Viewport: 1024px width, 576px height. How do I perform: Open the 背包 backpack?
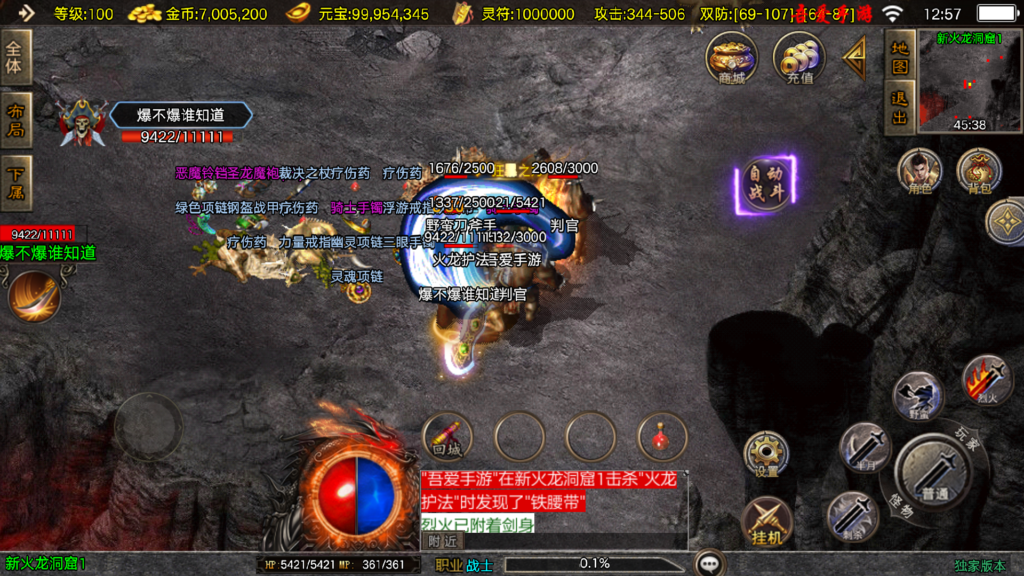pyautogui.click(x=979, y=171)
